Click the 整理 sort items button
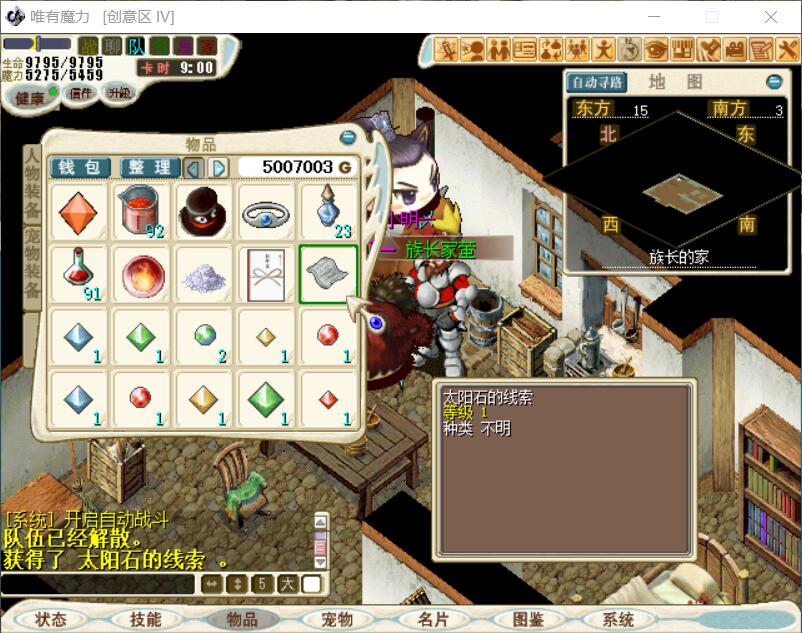The image size is (802, 633). 150,167
